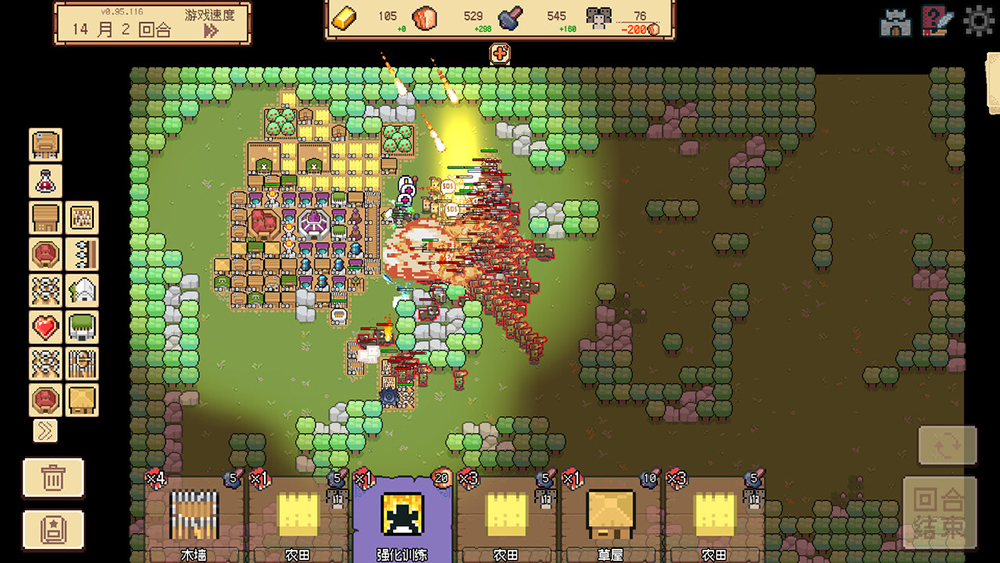This screenshot has height=563, width=1000.
Task: Select the white tent build icon
Action: click(x=82, y=290)
